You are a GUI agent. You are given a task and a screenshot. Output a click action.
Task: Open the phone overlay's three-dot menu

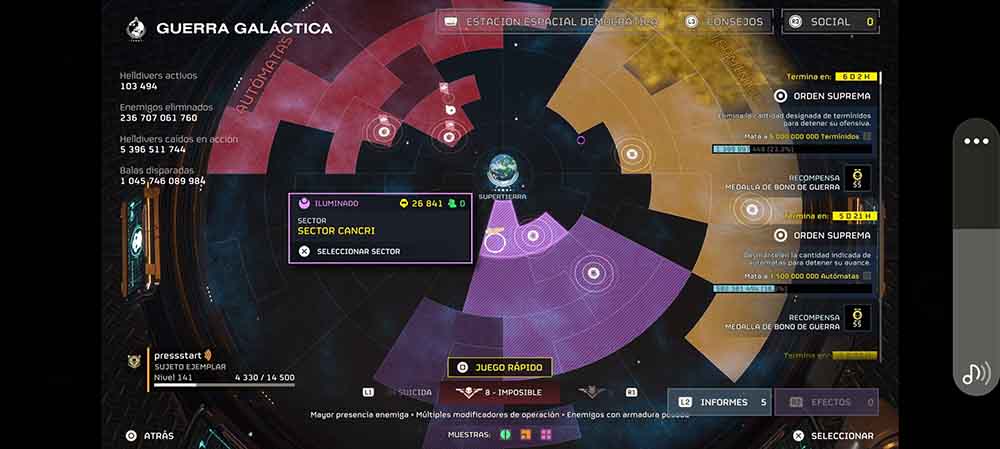[976, 141]
